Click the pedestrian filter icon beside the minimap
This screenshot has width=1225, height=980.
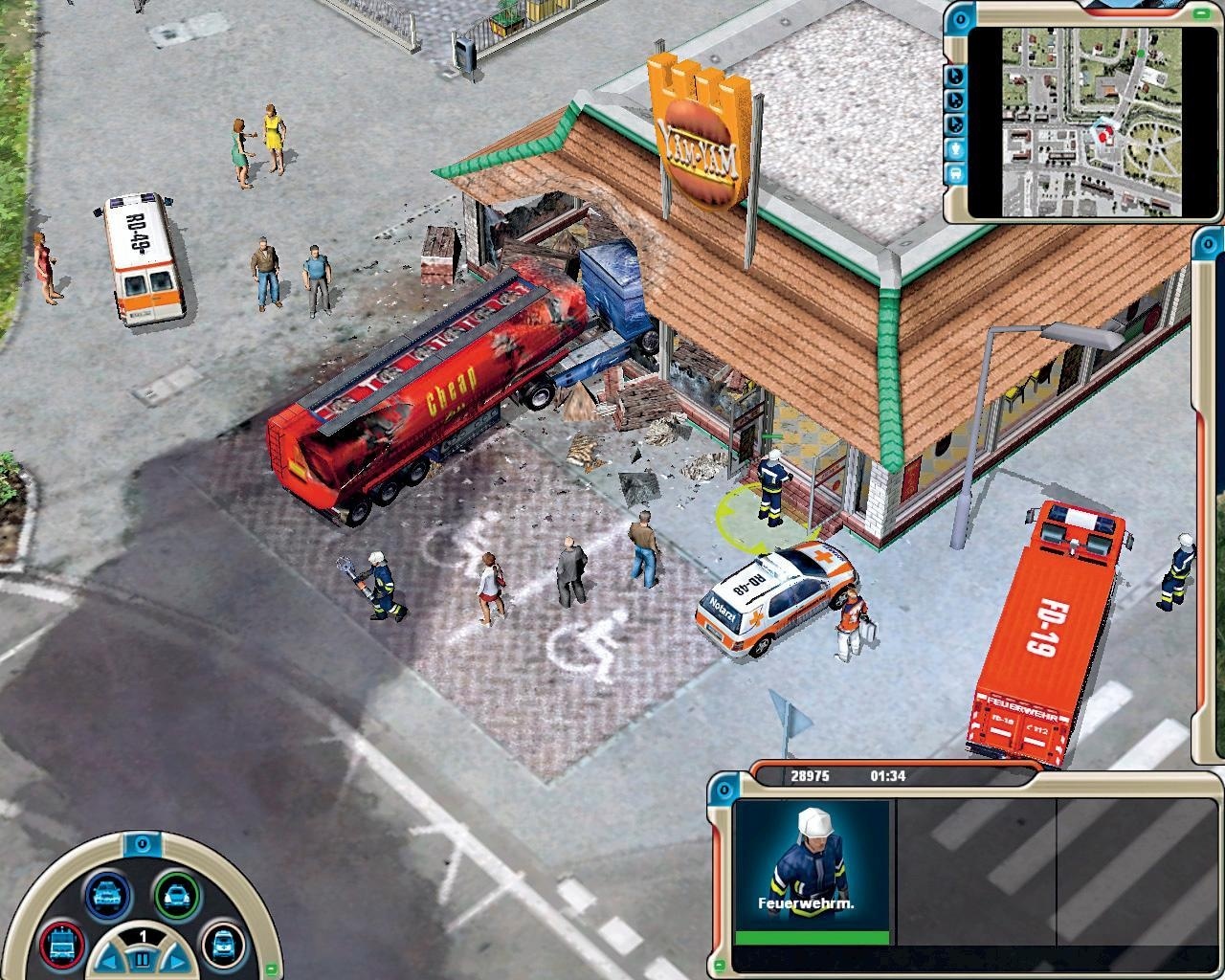point(954,149)
